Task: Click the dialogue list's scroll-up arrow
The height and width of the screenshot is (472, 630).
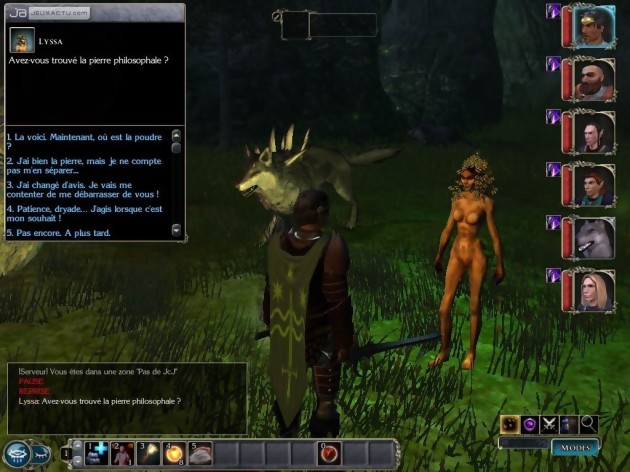Action: click(177, 134)
